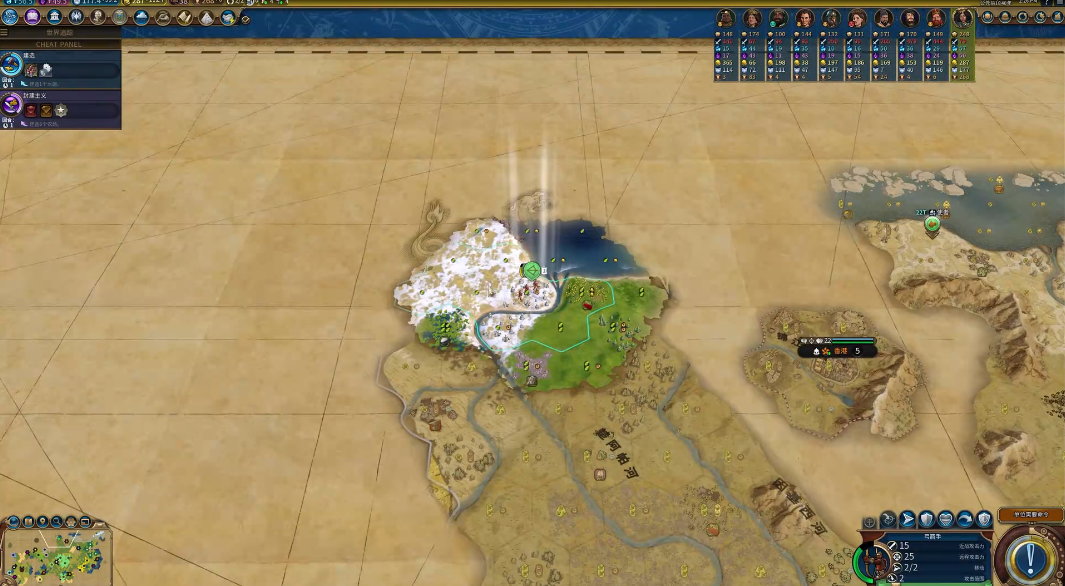Toggle the world tracker hamburger menu
The height and width of the screenshot is (586, 1065).
tap(4, 33)
